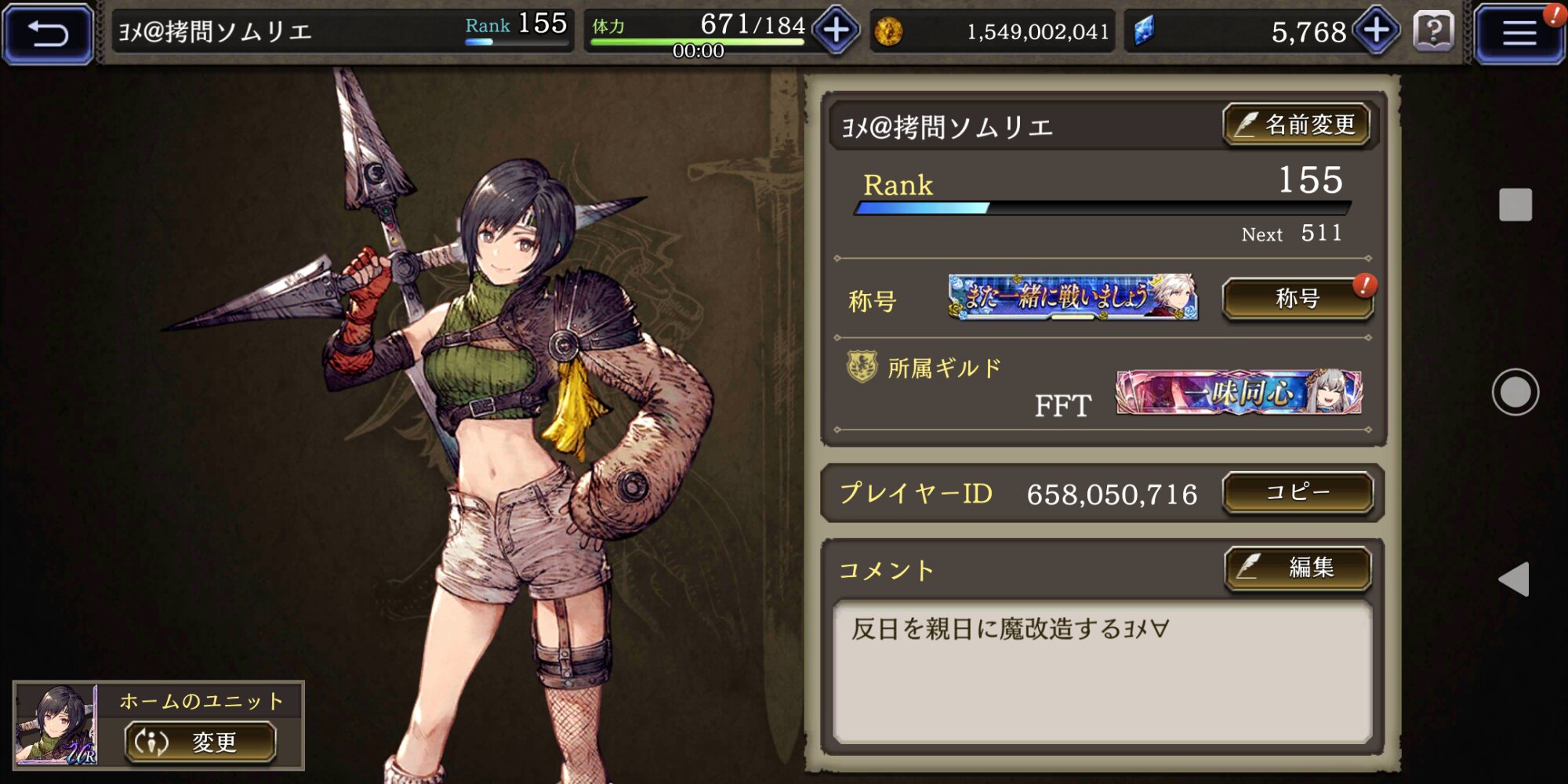Select the comment text box
The image size is (1568, 784).
point(1102,672)
